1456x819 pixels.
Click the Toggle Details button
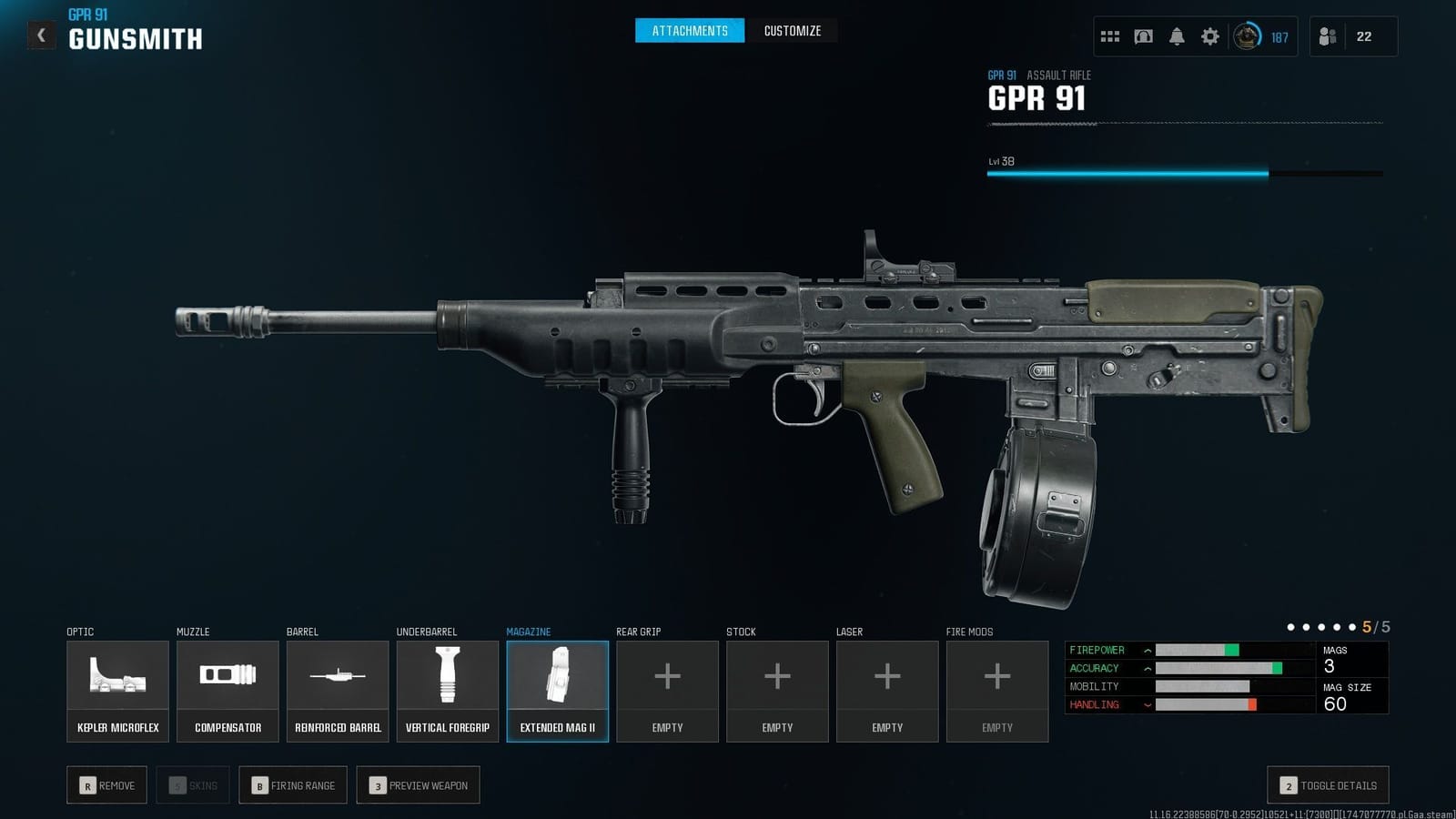click(x=1328, y=784)
